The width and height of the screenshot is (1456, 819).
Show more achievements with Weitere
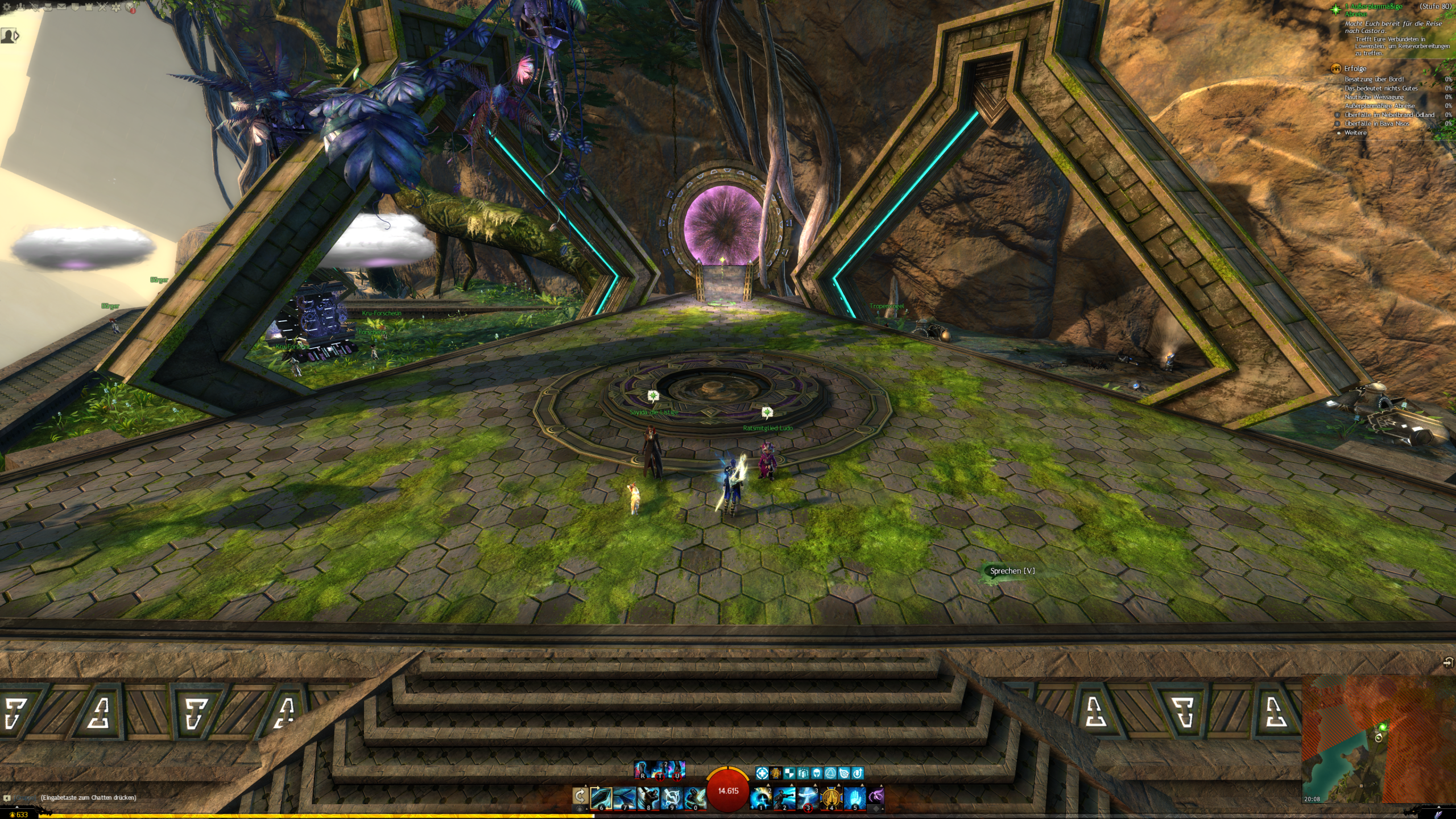1355,133
